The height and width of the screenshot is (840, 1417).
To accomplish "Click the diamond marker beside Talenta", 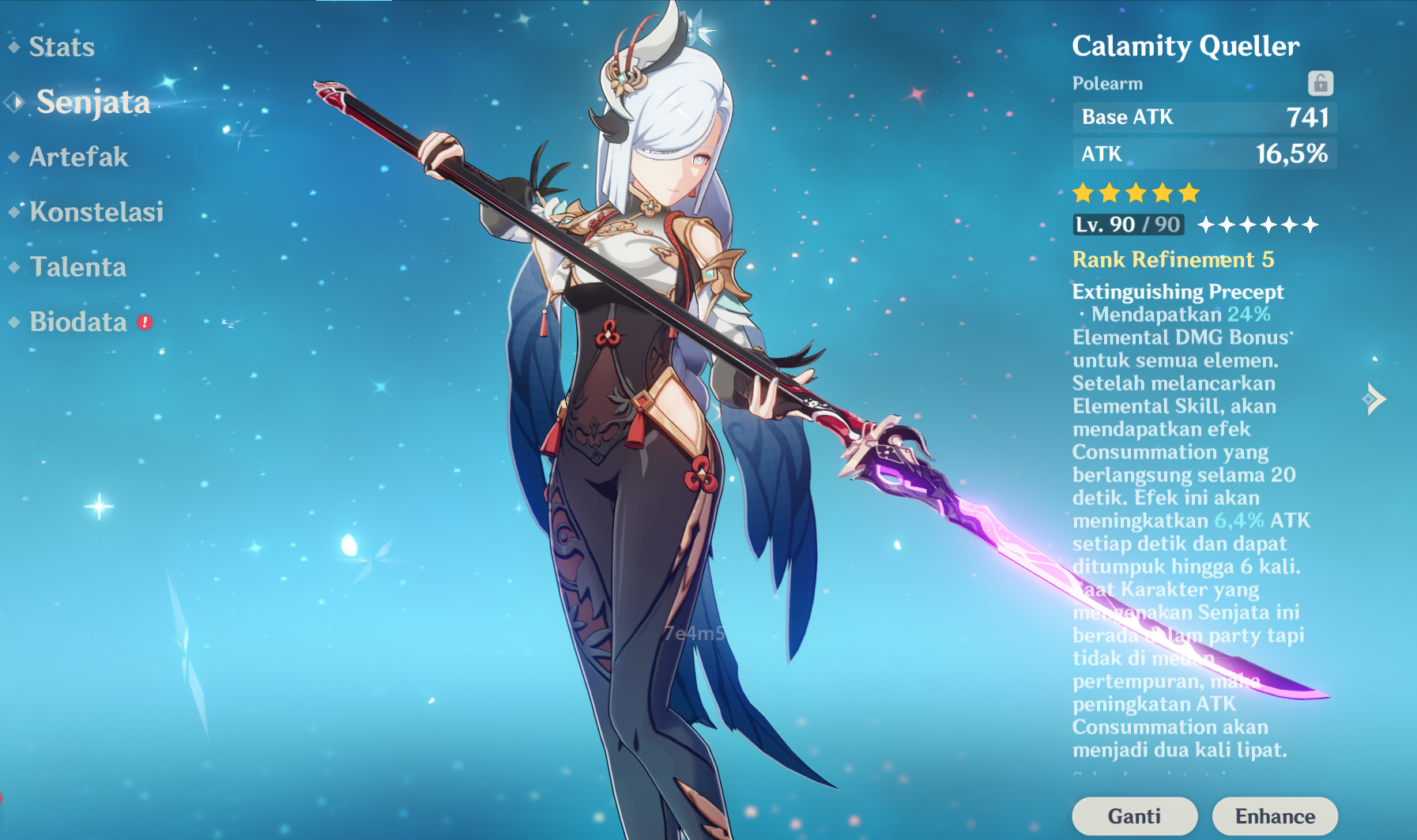I will pyautogui.click(x=13, y=266).
